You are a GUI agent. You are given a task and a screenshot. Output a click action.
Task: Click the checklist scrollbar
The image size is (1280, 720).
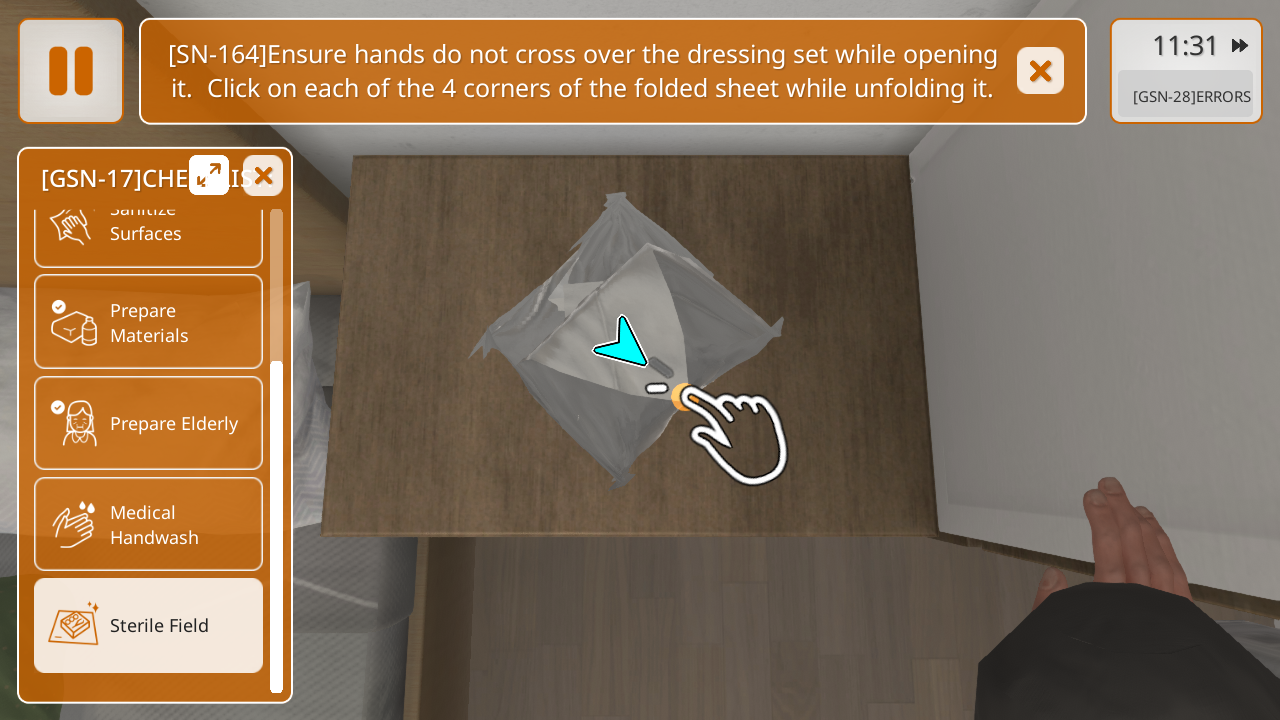point(276,525)
